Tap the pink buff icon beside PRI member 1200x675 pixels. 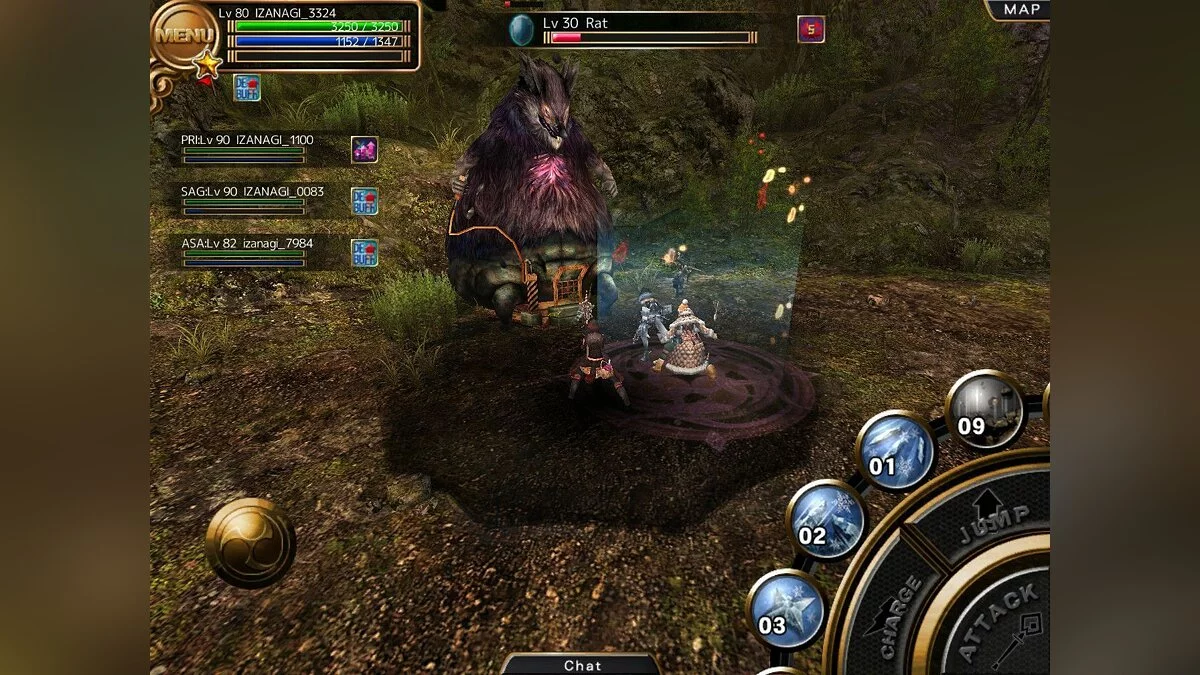pos(364,149)
